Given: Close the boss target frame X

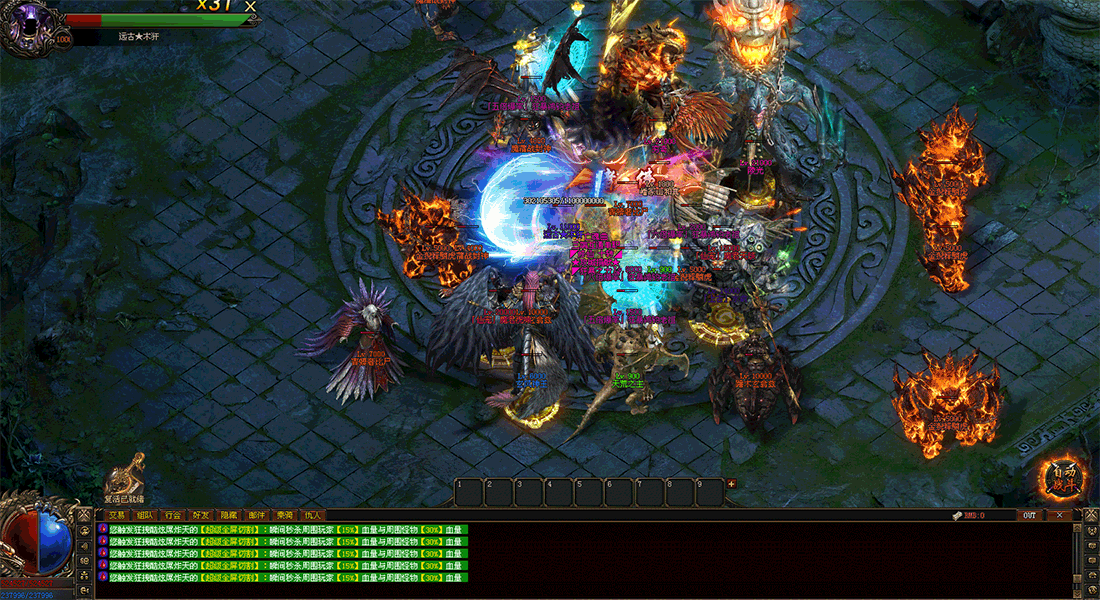Looking at the screenshot, I should coord(250,7).
